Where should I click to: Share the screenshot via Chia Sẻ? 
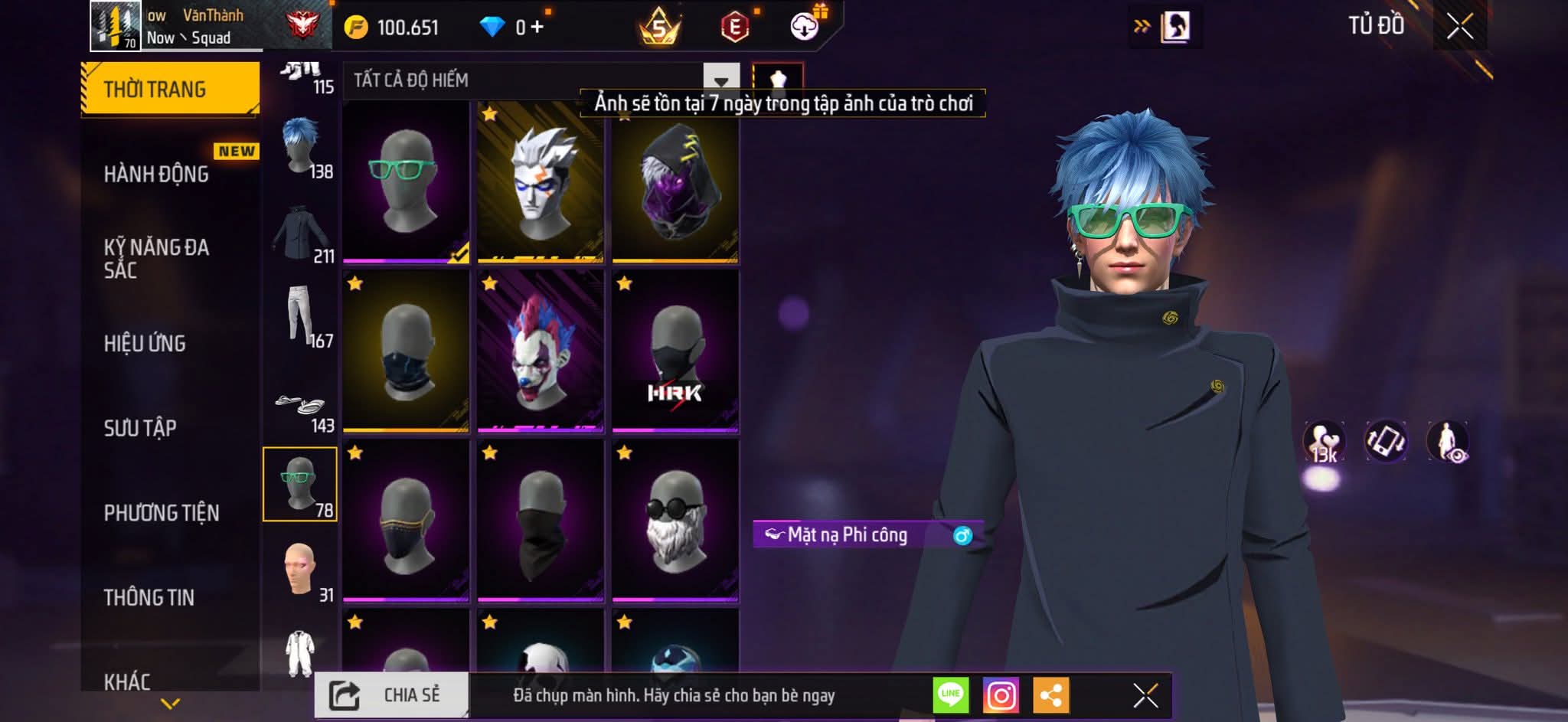click(x=391, y=695)
